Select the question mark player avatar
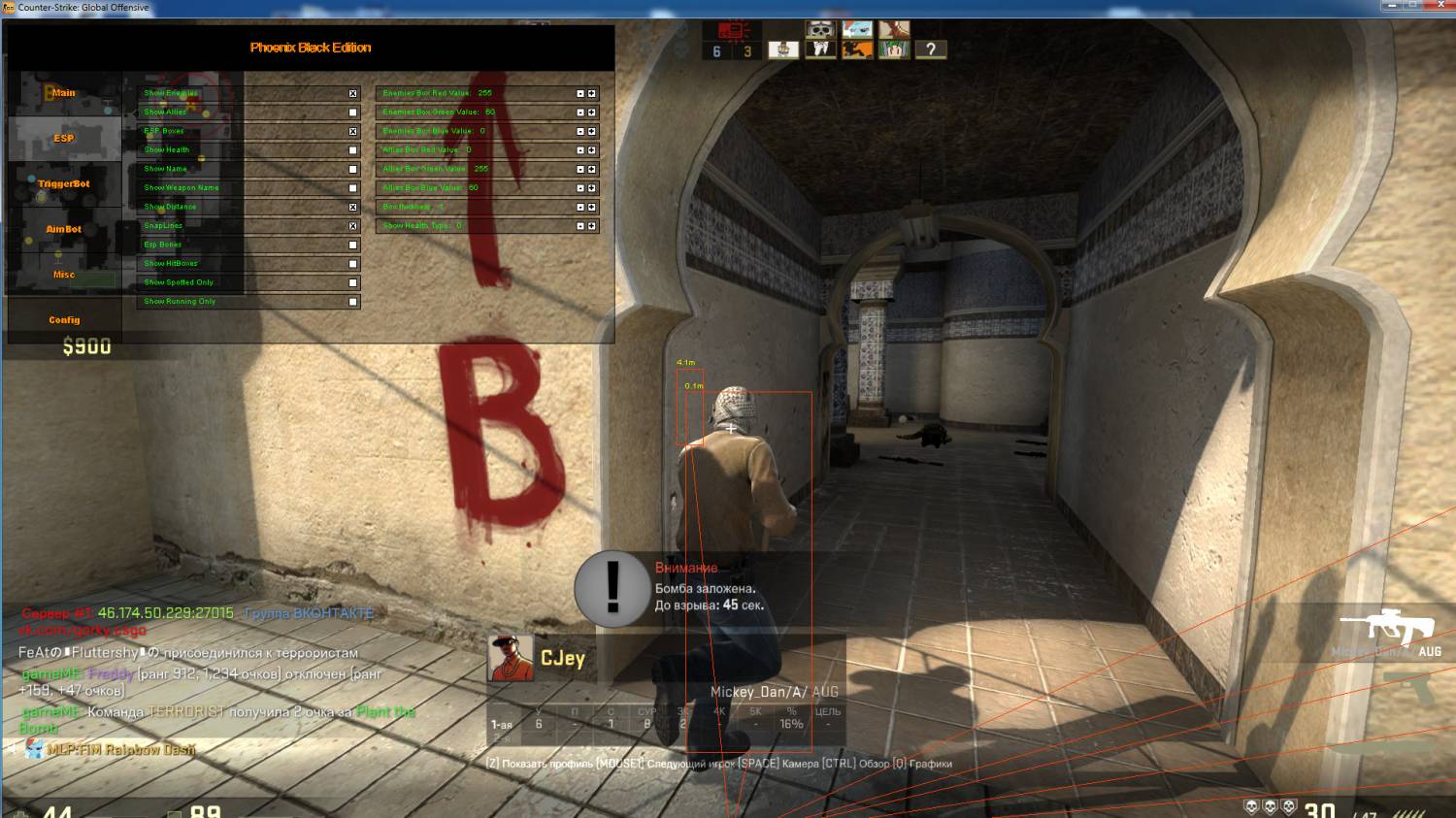Image resolution: width=1456 pixels, height=818 pixels. tap(930, 49)
